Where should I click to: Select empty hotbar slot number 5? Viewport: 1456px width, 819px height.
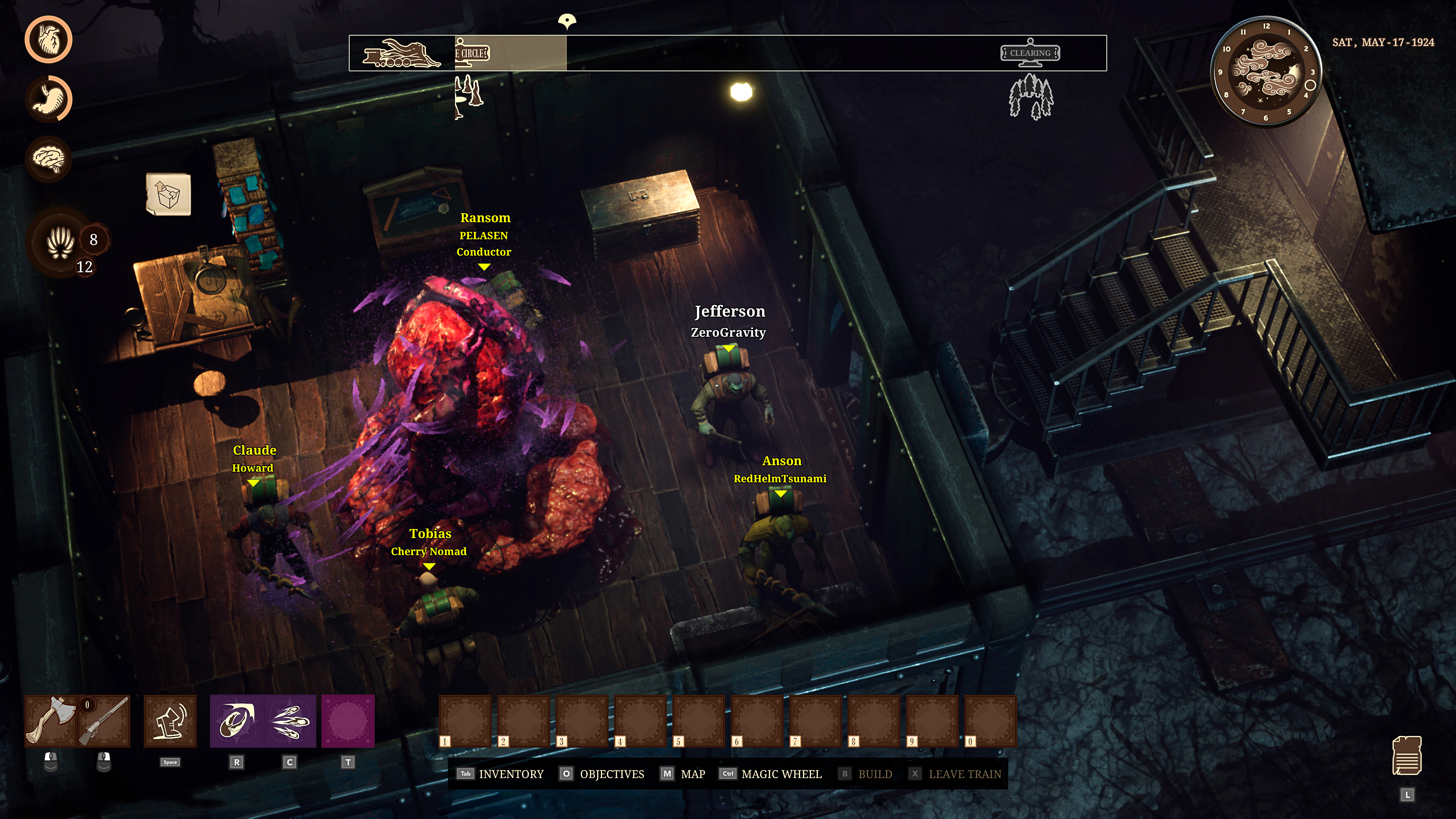click(x=699, y=721)
